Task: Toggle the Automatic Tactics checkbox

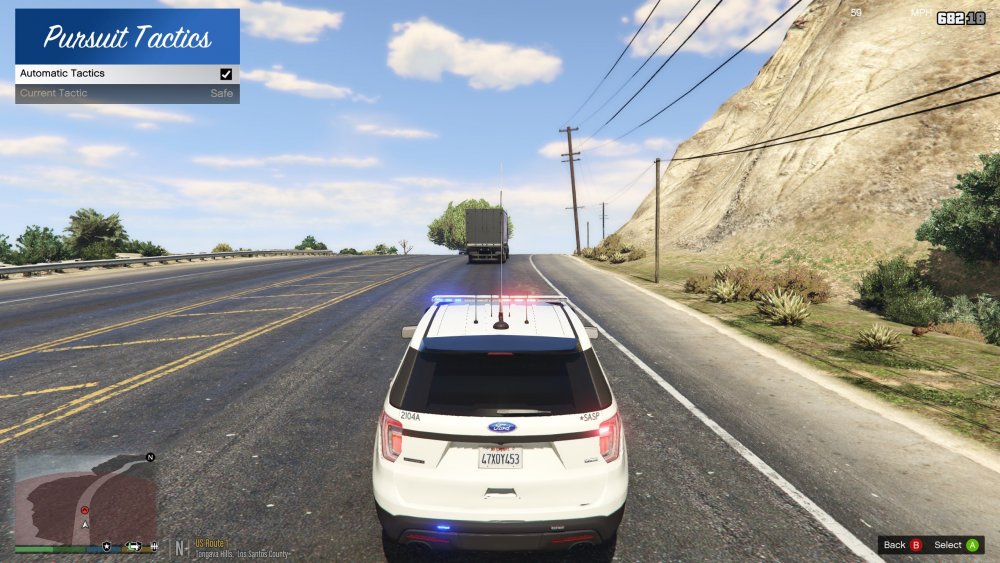Action: (226, 74)
